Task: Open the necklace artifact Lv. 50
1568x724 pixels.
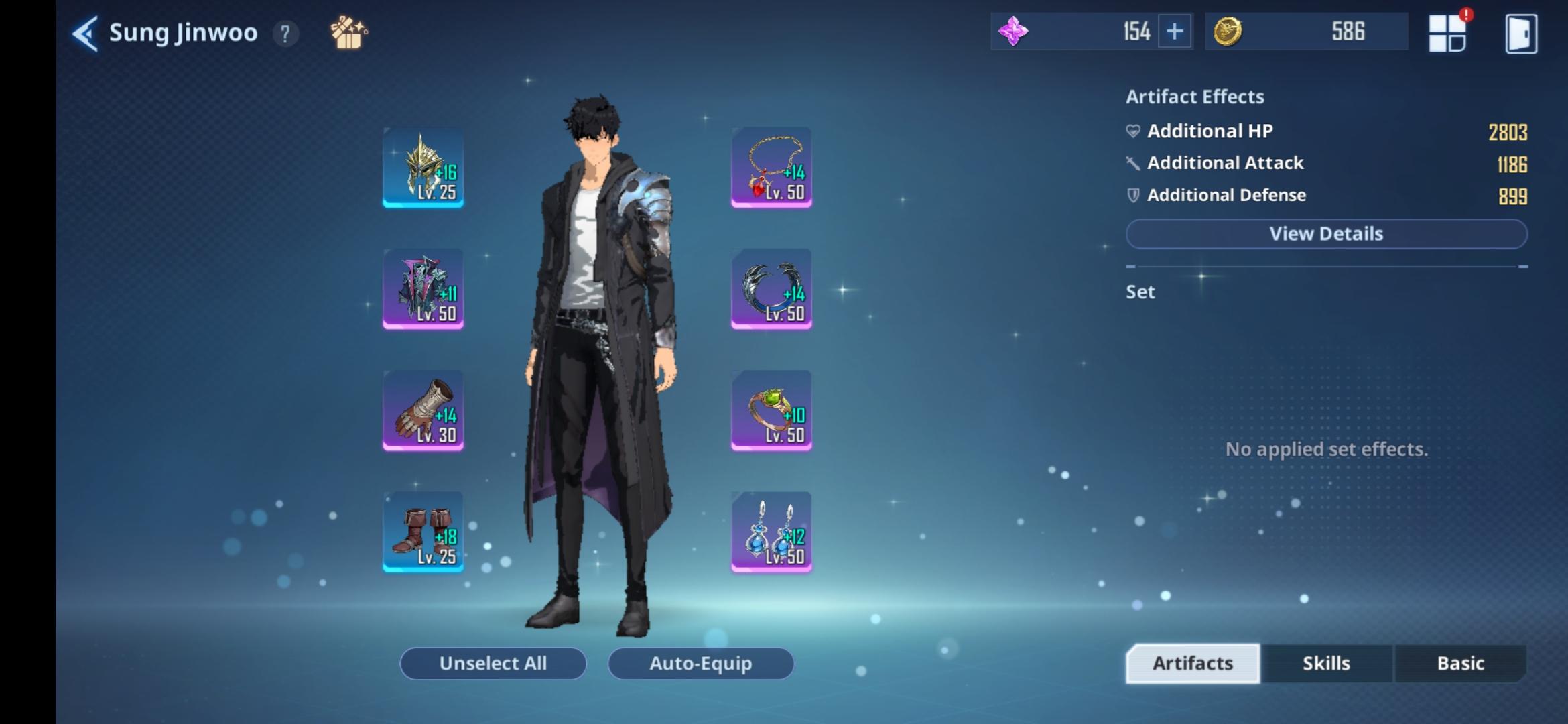Action: 770,166
